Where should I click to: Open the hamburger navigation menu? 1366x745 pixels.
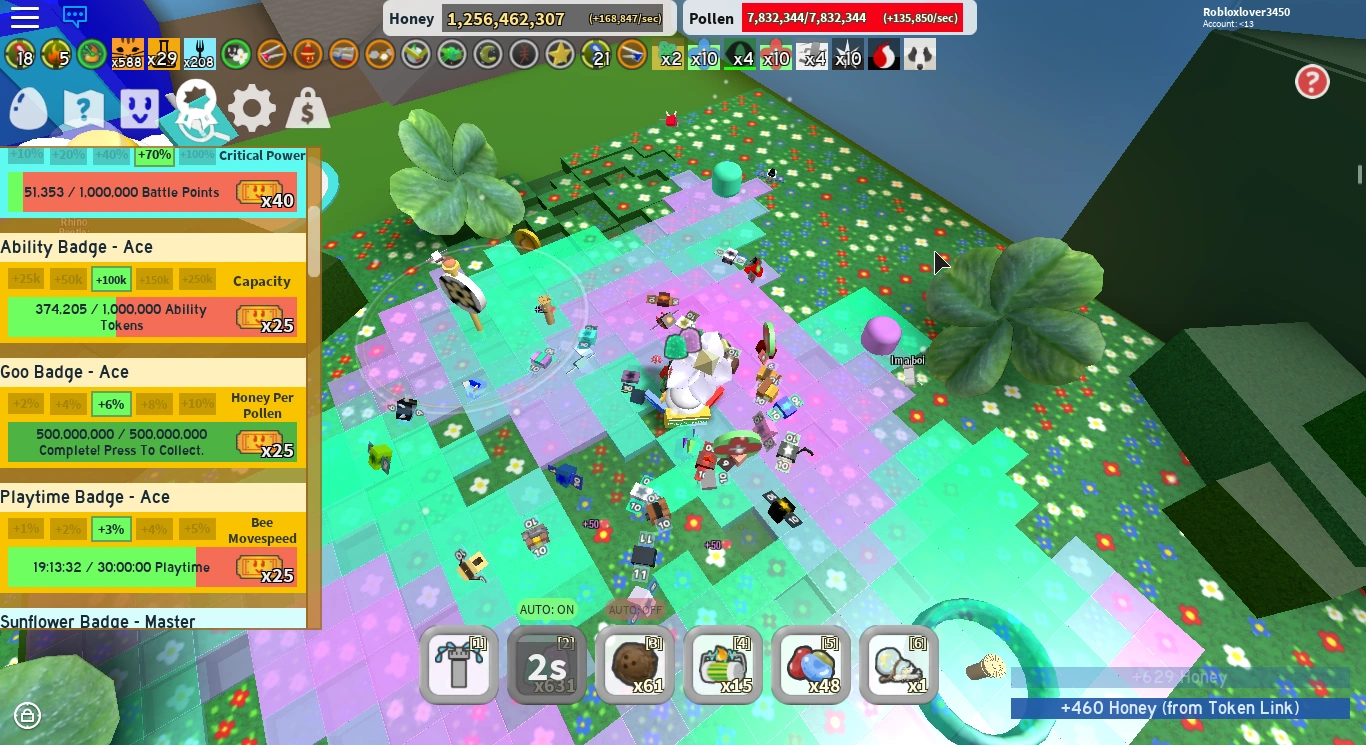[x=26, y=17]
